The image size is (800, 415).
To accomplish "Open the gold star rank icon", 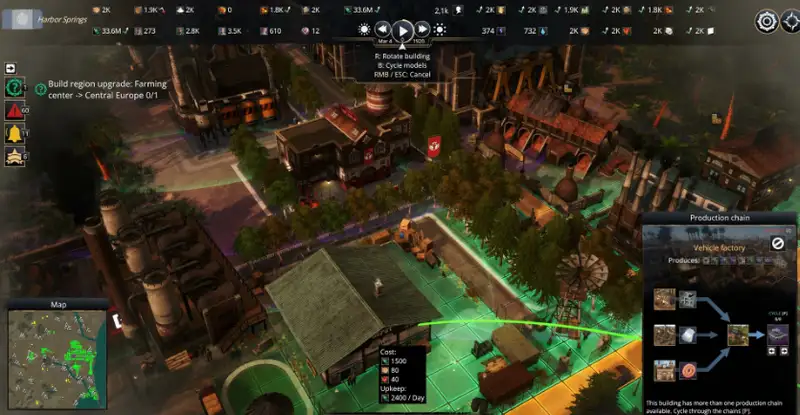I will [16, 155].
